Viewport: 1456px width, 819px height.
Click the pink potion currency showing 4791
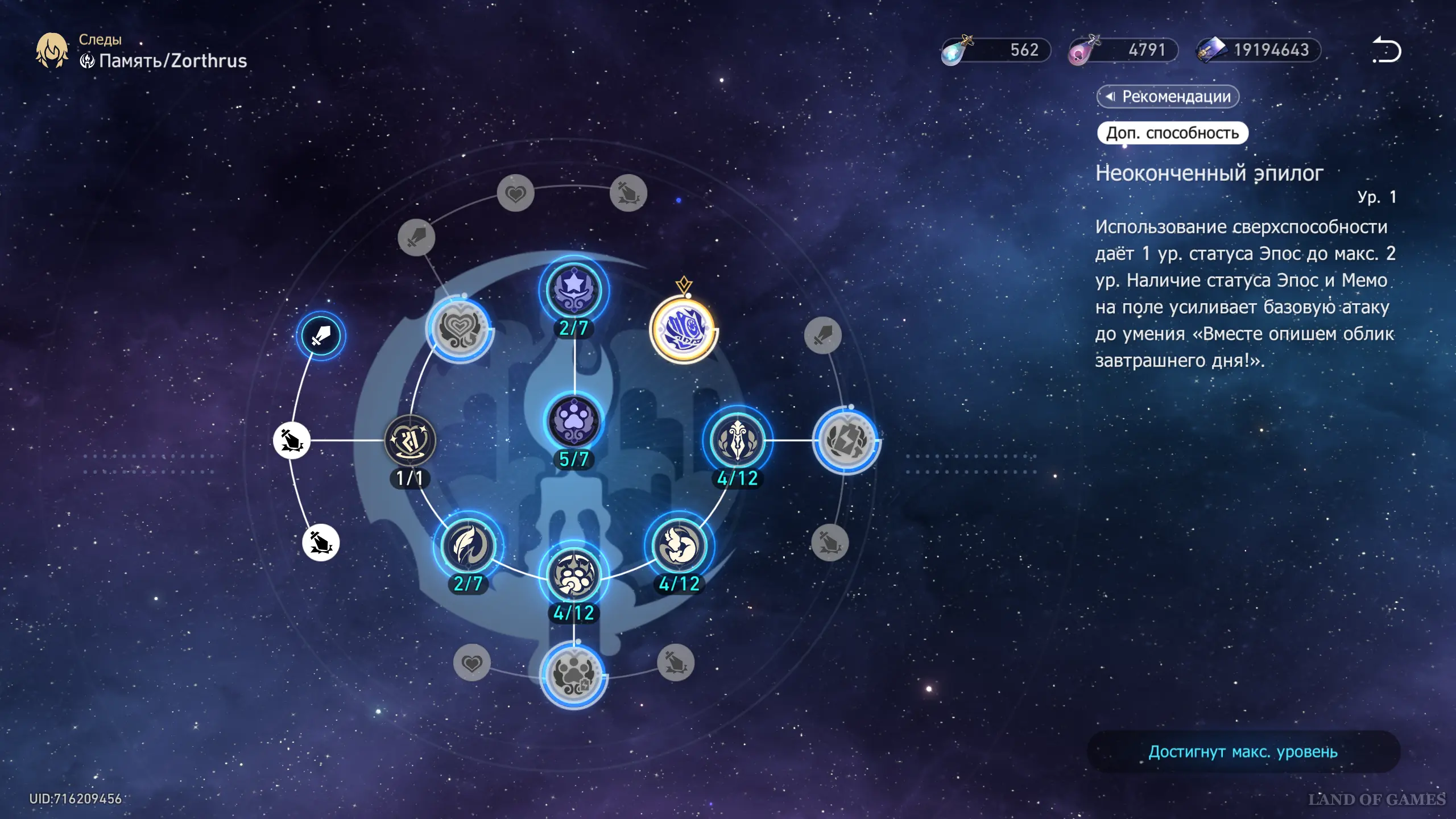pyautogui.click(x=1123, y=50)
